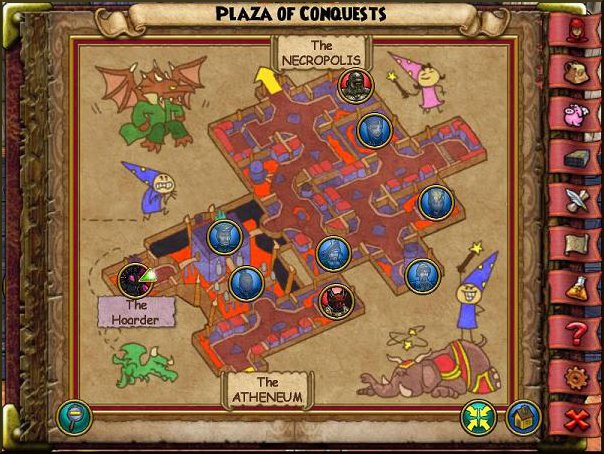The width and height of the screenshot is (604, 454).
Task: Open the crossed swords tab
Action: click(x=575, y=202)
